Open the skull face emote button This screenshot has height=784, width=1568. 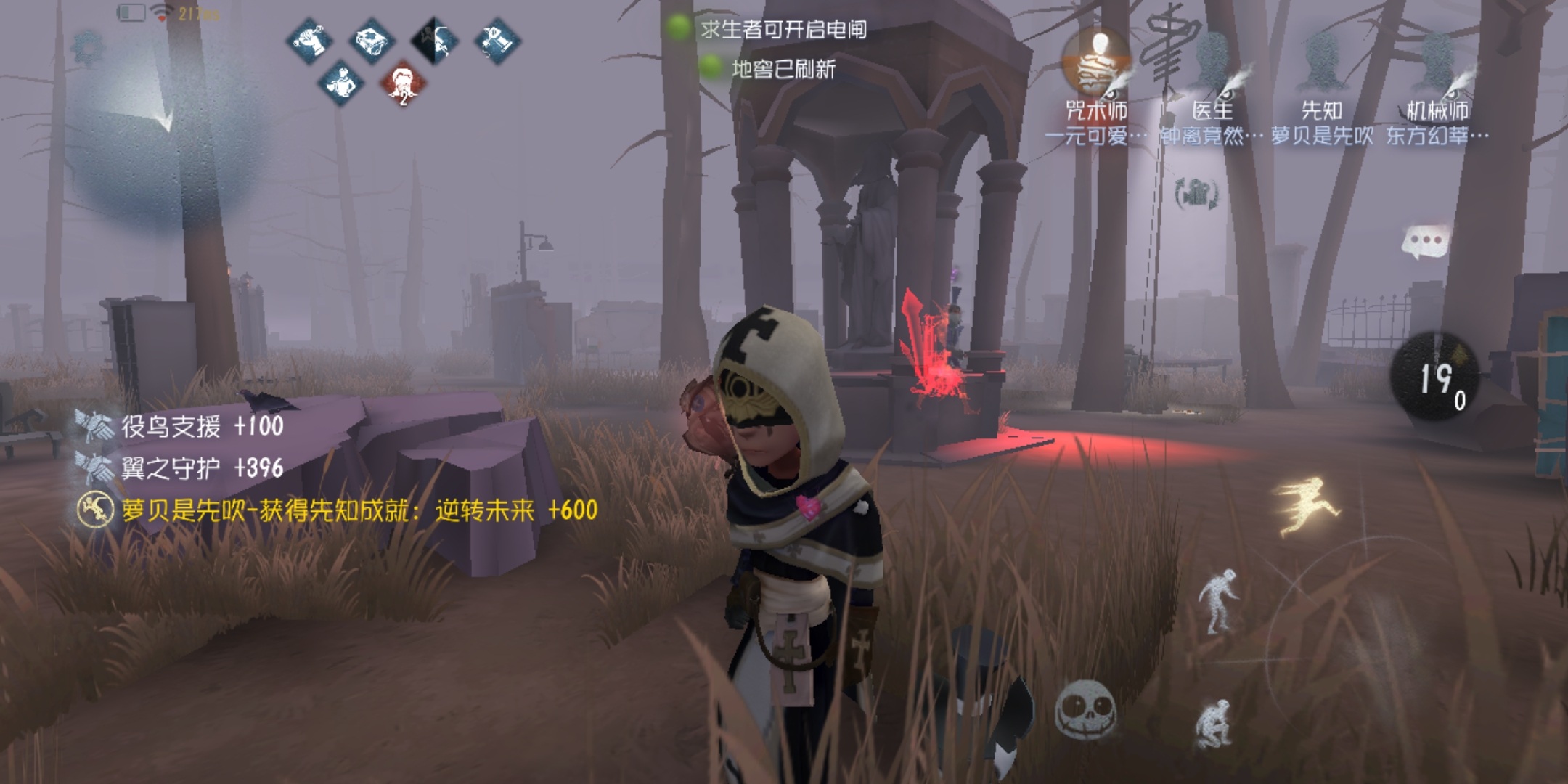pyautogui.click(x=1085, y=709)
